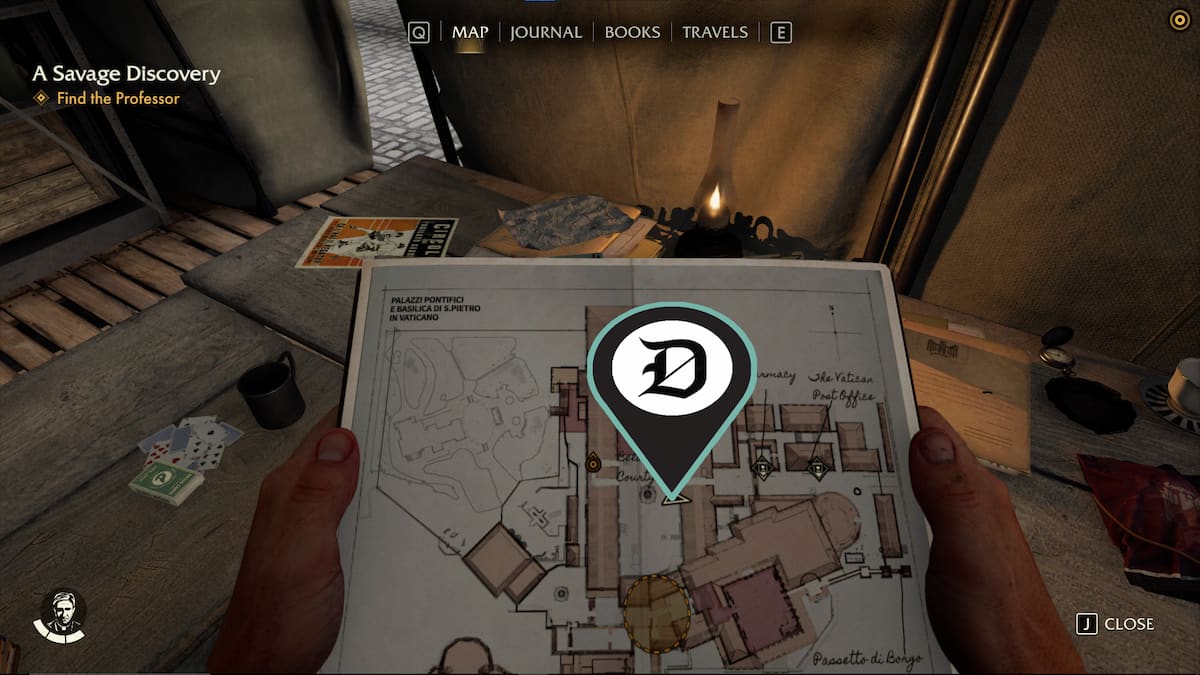Click the gold ring icon in the corner

click(1179, 19)
